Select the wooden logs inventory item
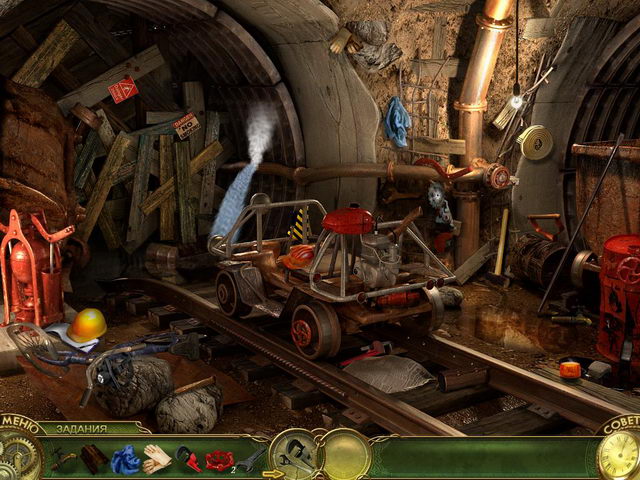The width and height of the screenshot is (640, 480). click(94, 459)
